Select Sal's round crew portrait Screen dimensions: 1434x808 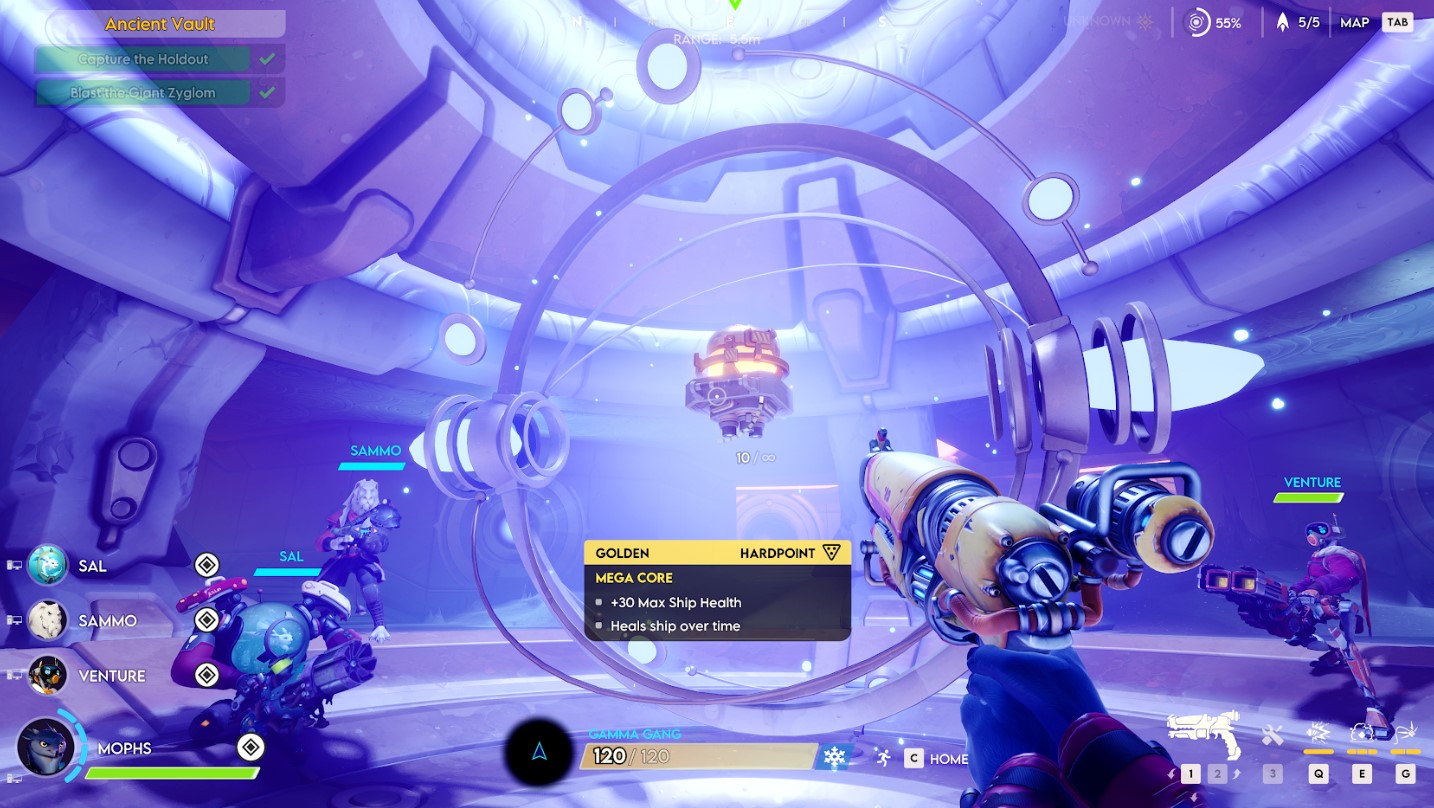coord(47,565)
